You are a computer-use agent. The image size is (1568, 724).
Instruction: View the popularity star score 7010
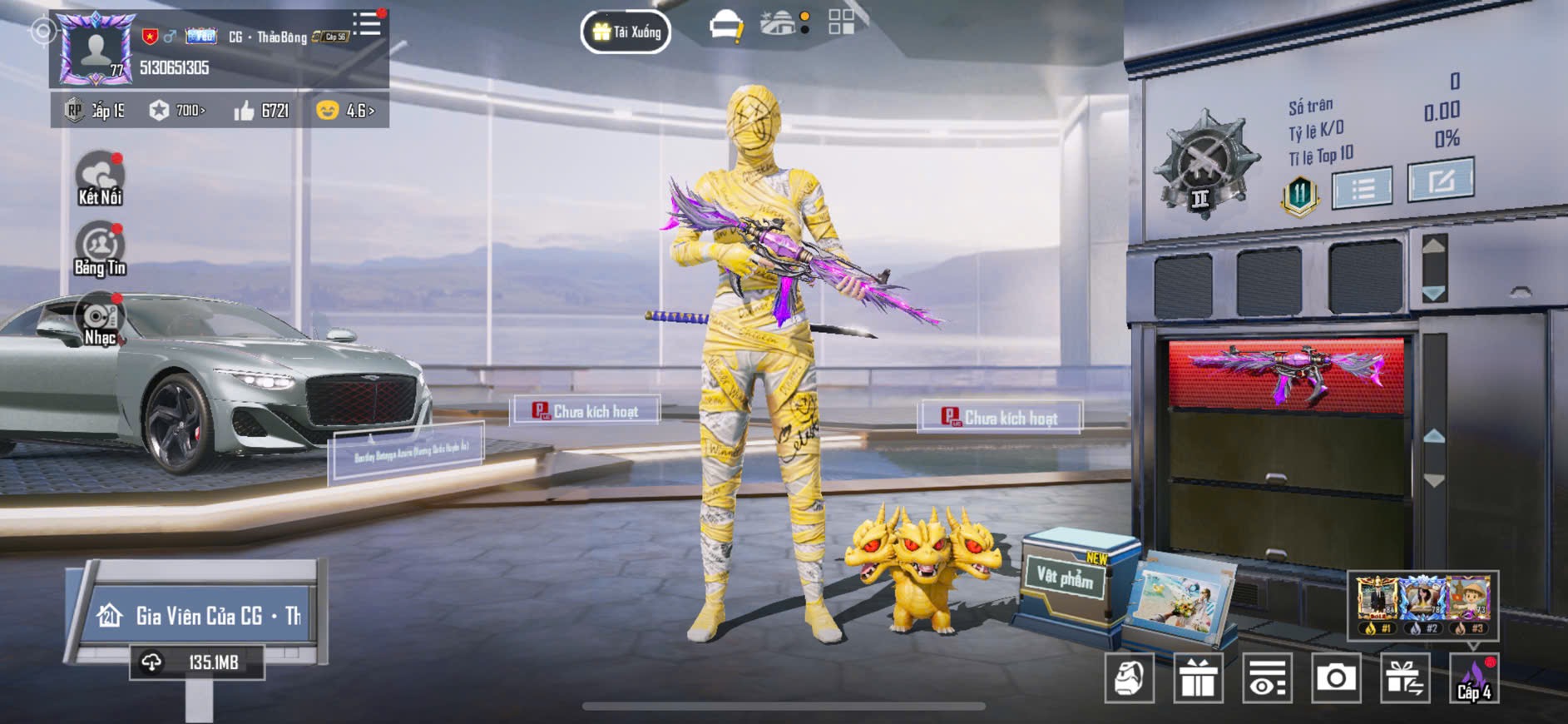176,111
